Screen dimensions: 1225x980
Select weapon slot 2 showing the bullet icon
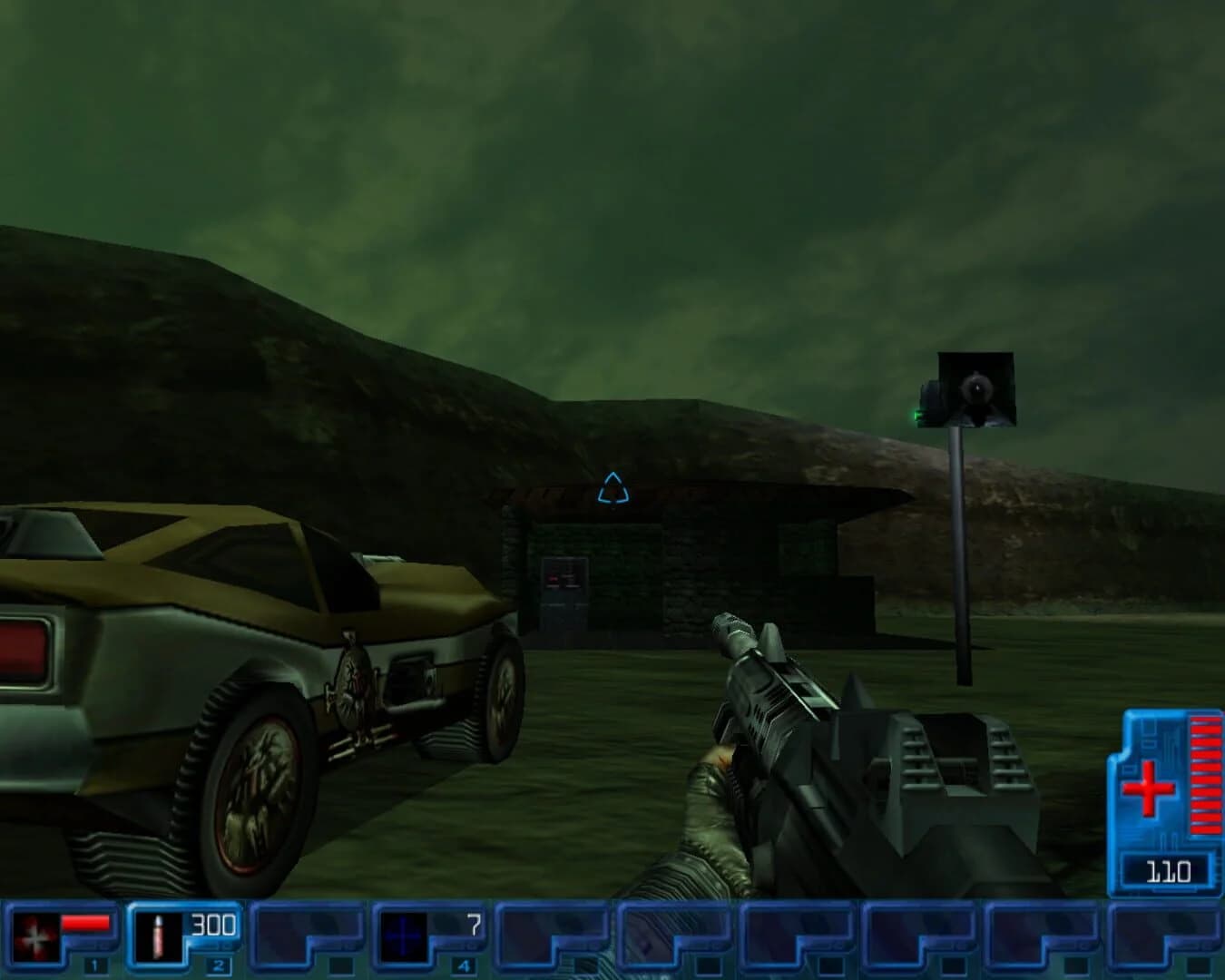tap(162, 935)
